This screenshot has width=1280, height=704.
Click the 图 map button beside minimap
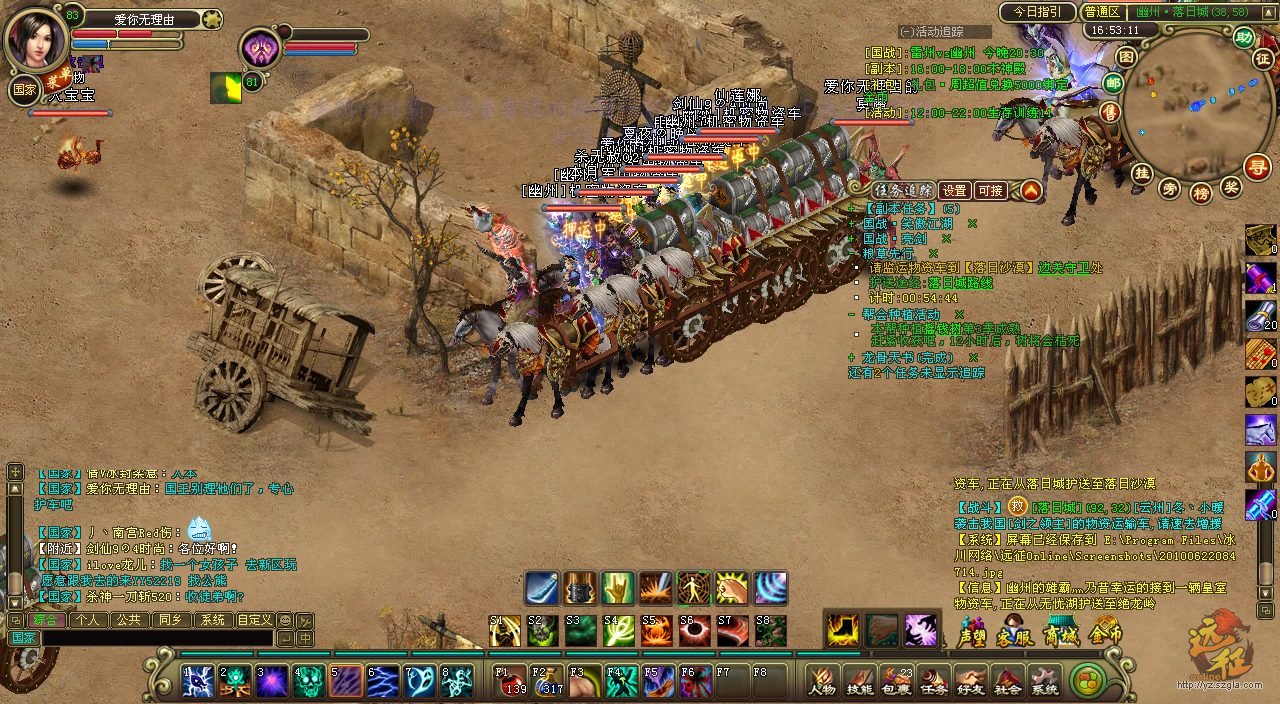[1126, 57]
